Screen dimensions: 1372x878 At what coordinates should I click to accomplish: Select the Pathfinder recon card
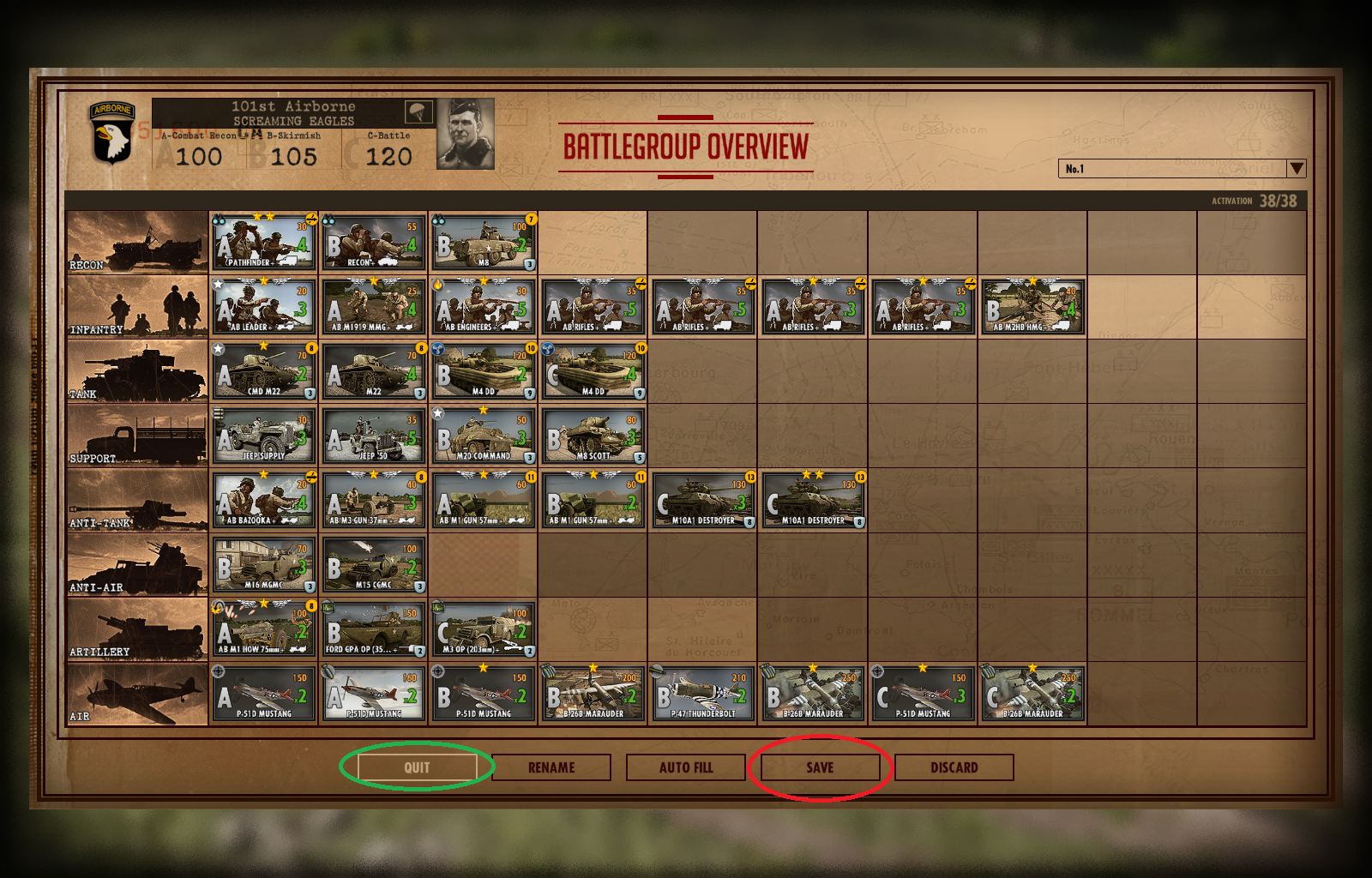click(264, 243)
